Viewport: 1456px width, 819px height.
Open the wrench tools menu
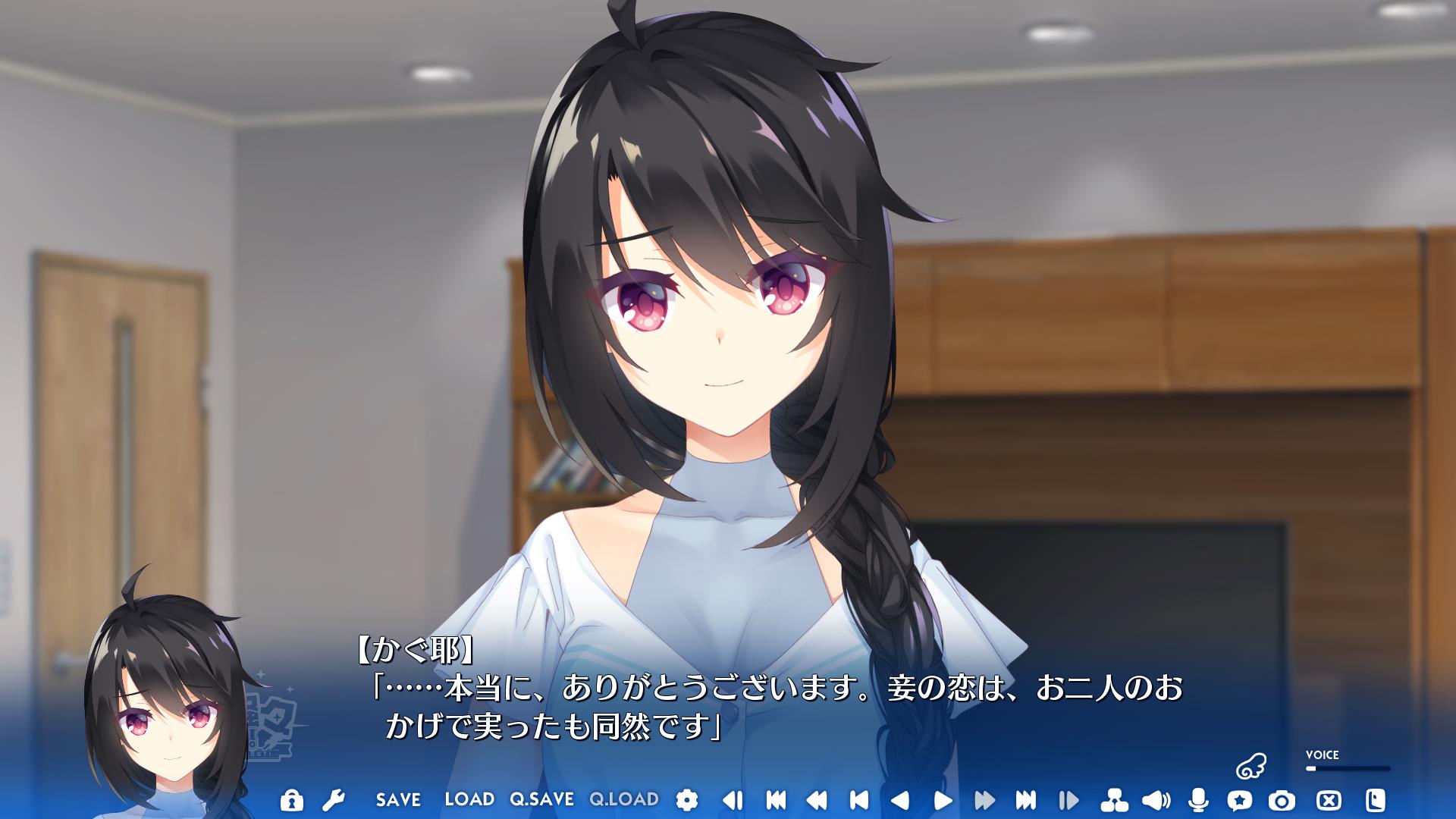[x=334, y=800]
